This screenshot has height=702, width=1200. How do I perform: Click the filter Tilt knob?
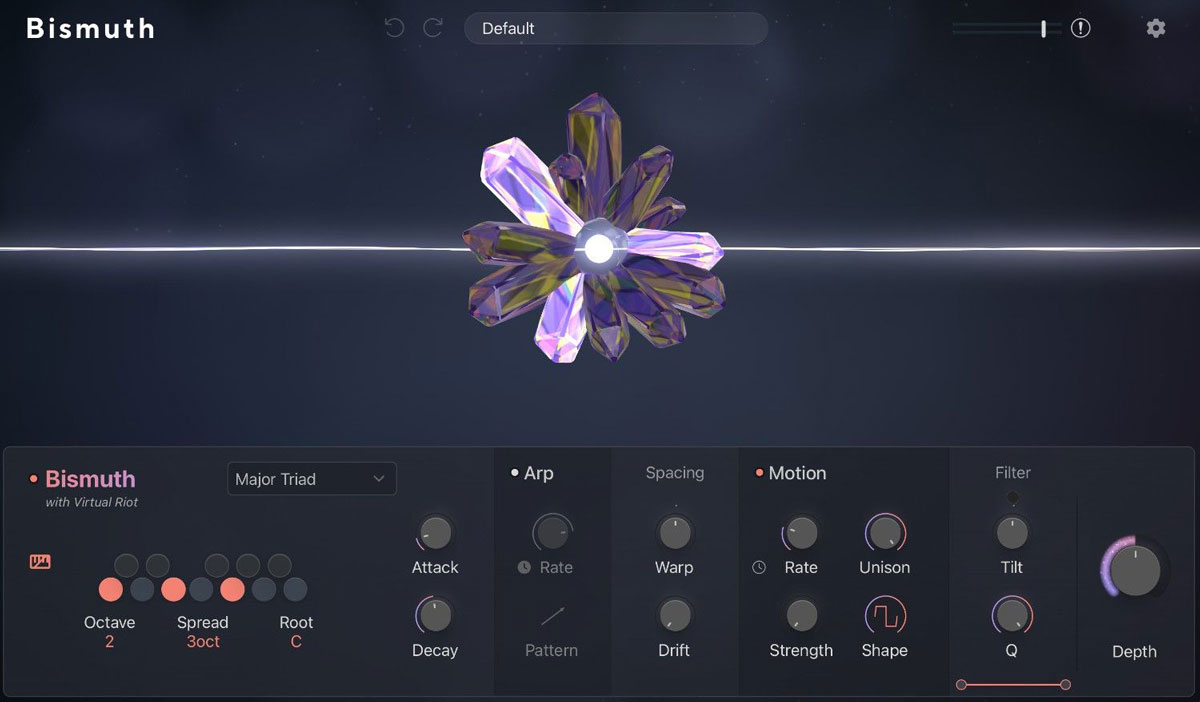pos(1012,533)
